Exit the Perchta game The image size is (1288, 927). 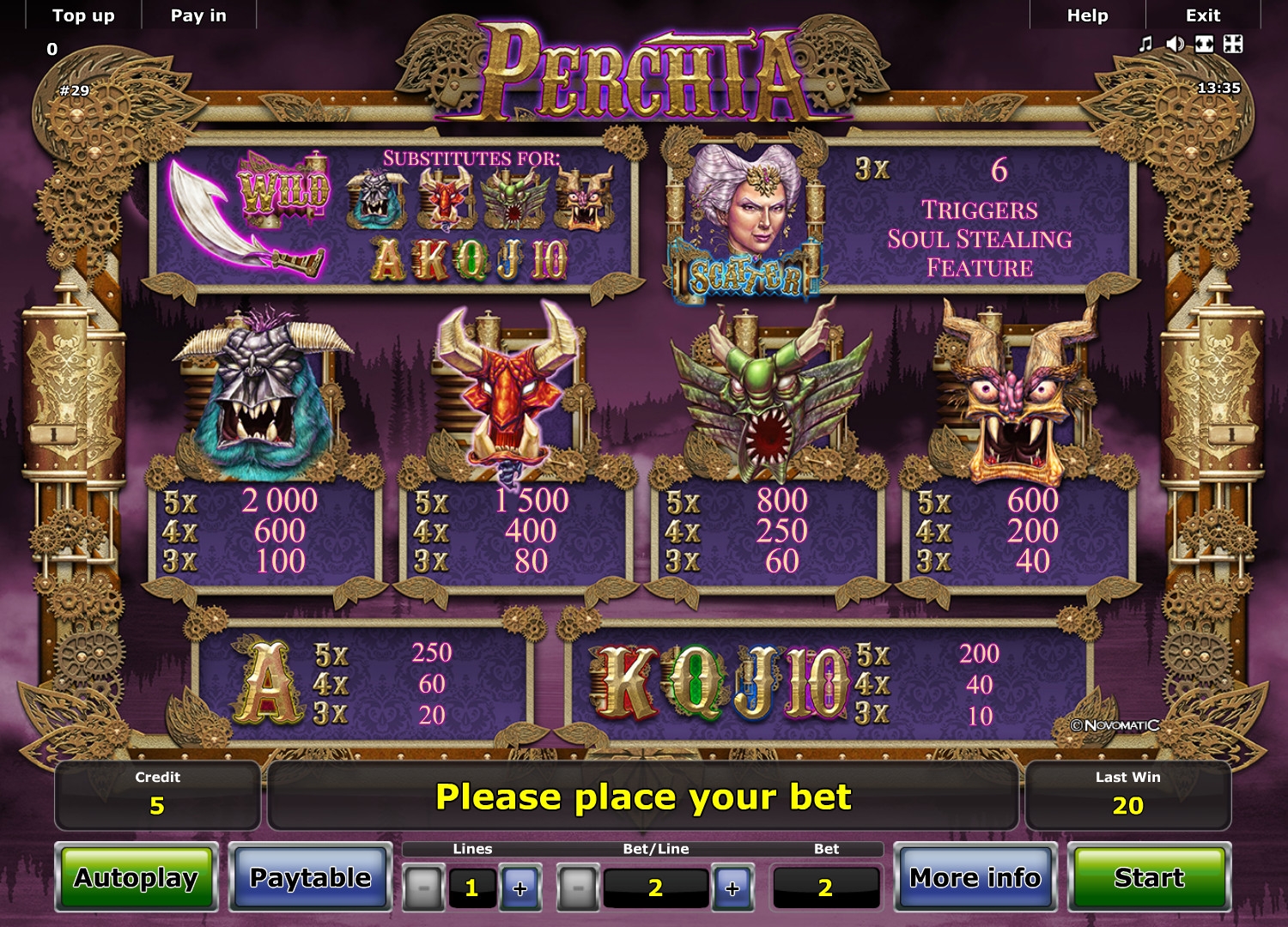tap(1202, 15)
